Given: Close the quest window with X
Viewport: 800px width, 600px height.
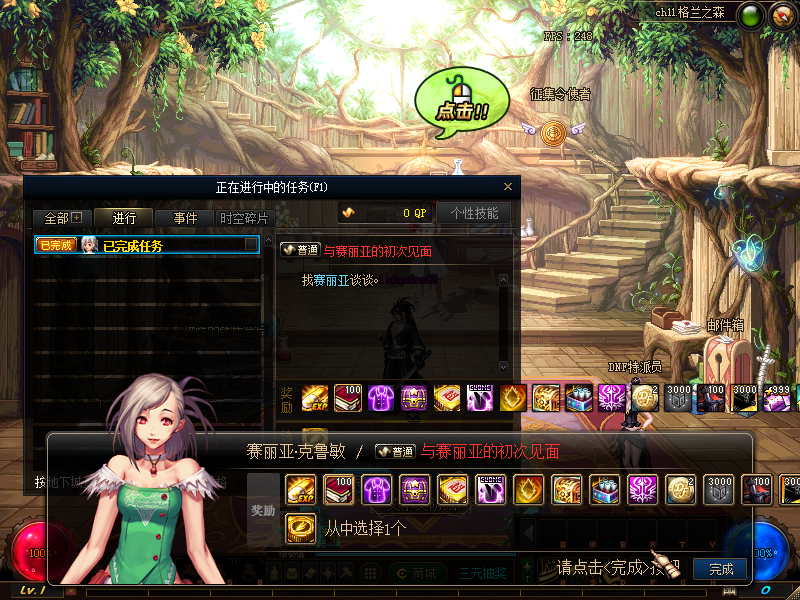Looking at the screenshot, I should 508,186.
